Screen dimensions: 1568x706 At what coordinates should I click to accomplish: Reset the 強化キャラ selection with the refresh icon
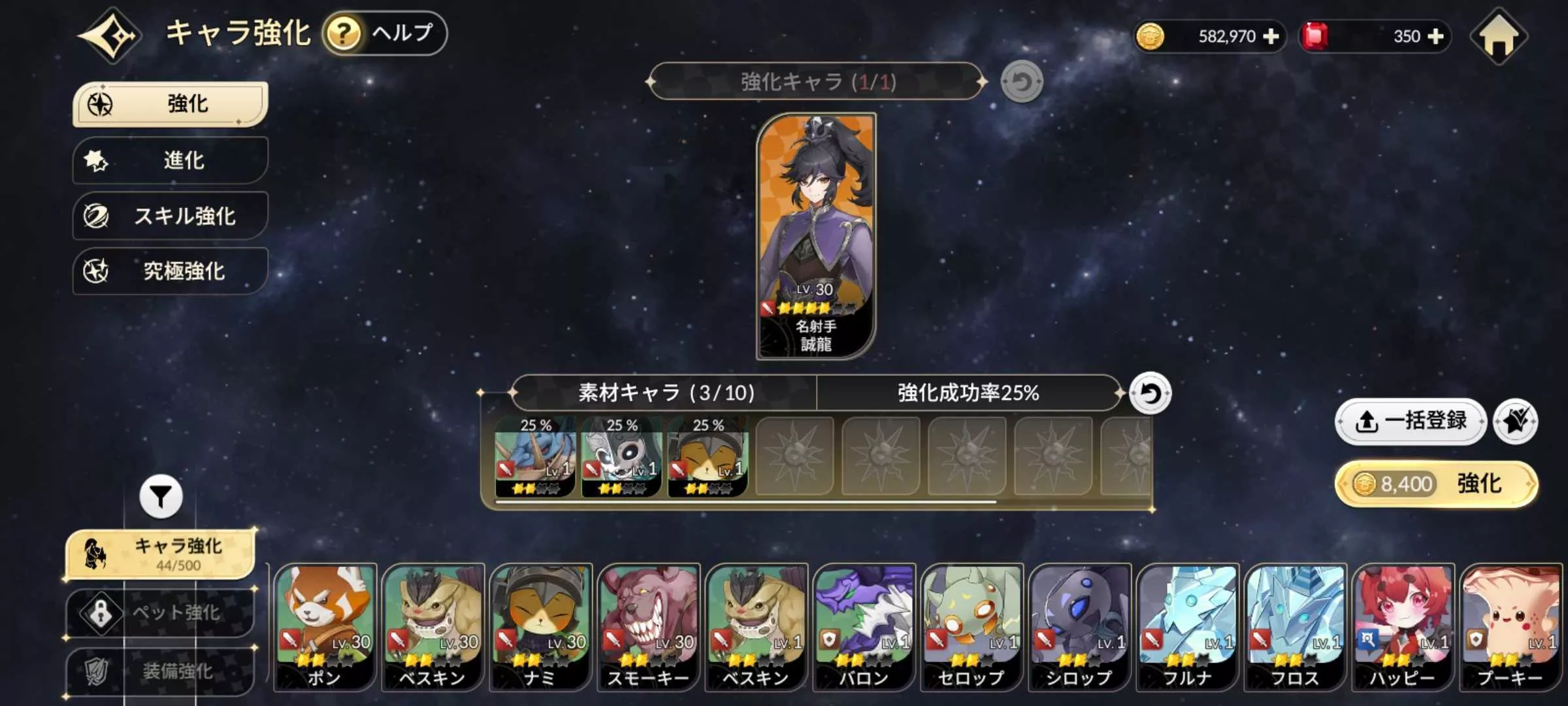(1023, 80)
